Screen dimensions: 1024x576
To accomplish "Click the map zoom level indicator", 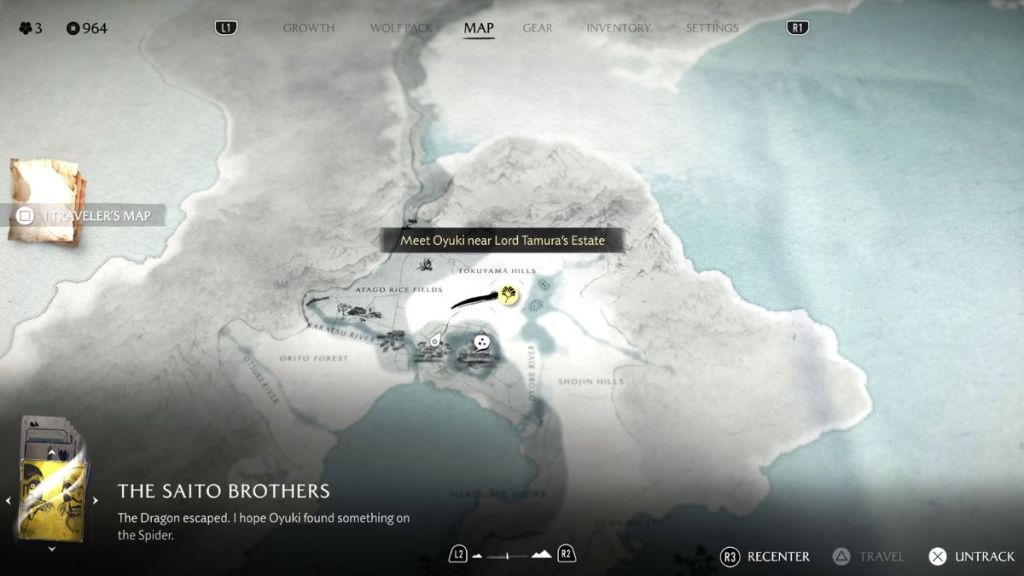I will 512,554.
